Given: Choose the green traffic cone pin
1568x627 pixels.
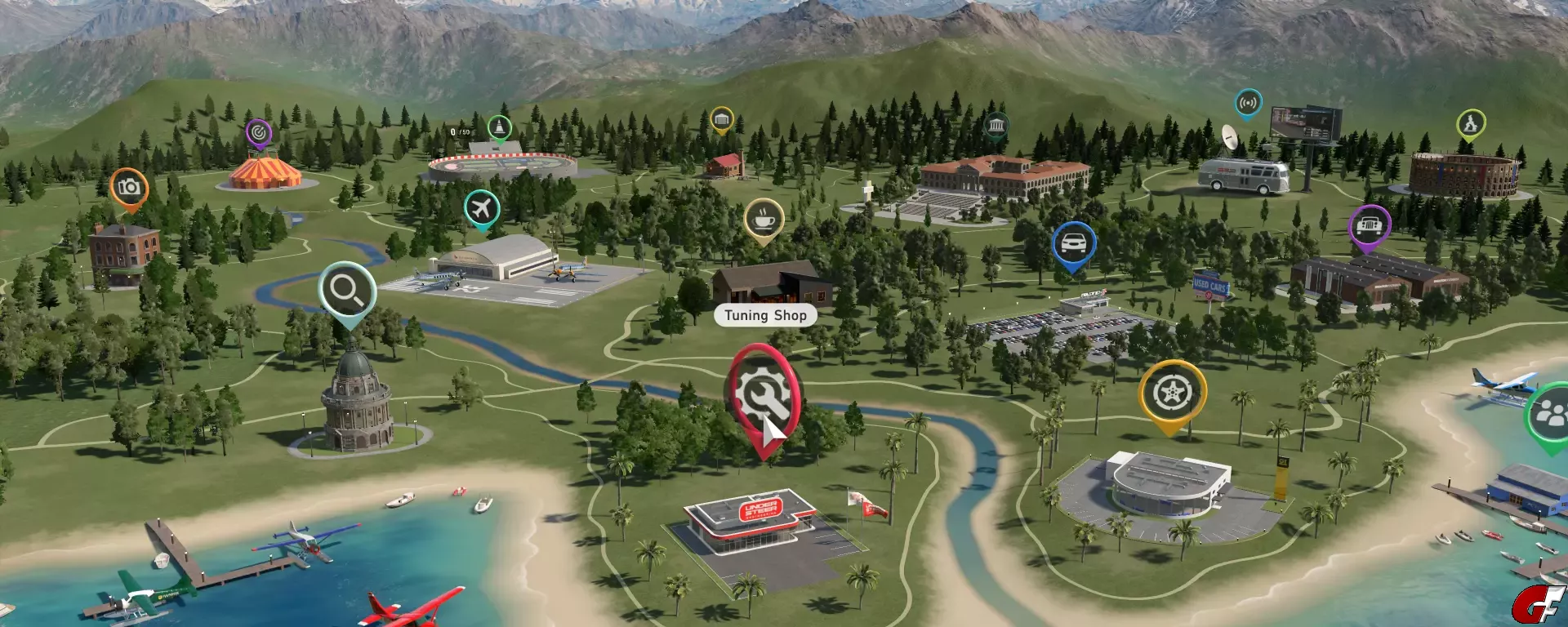Looking at the screenshot, I should tap(499, 127).
